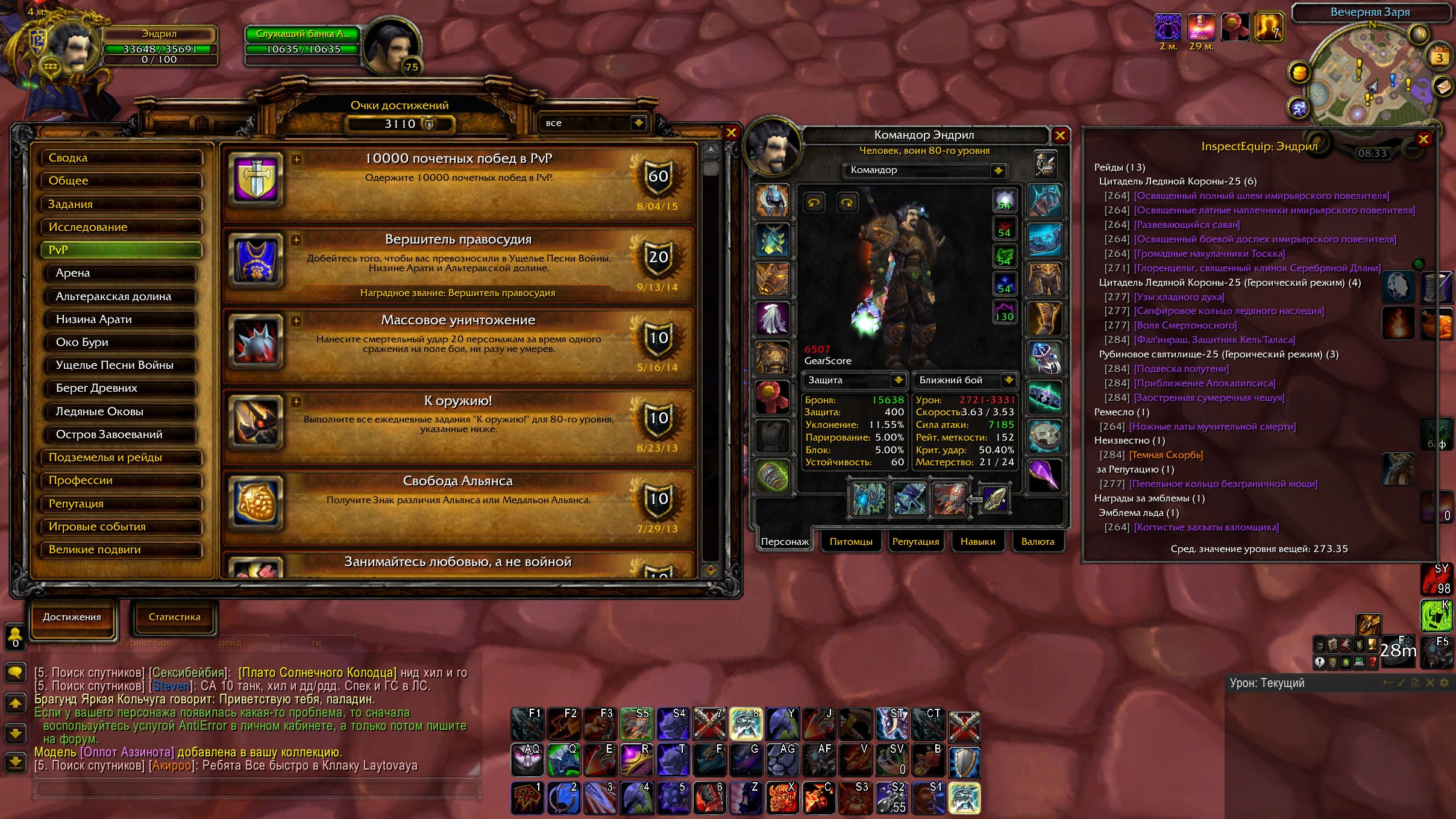The width and height of the screenshot is (1456, 819).
Task: Close the achievements window
Action: 731,133
